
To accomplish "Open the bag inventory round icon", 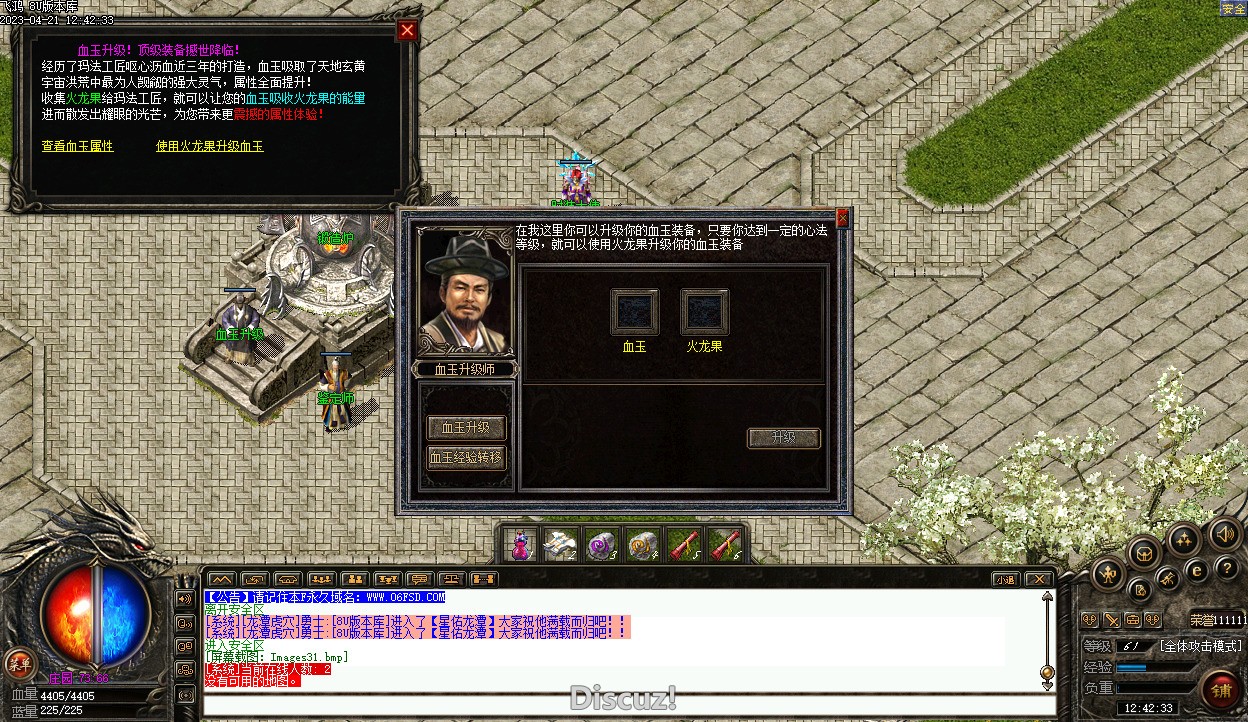I will coord(1143,551).
